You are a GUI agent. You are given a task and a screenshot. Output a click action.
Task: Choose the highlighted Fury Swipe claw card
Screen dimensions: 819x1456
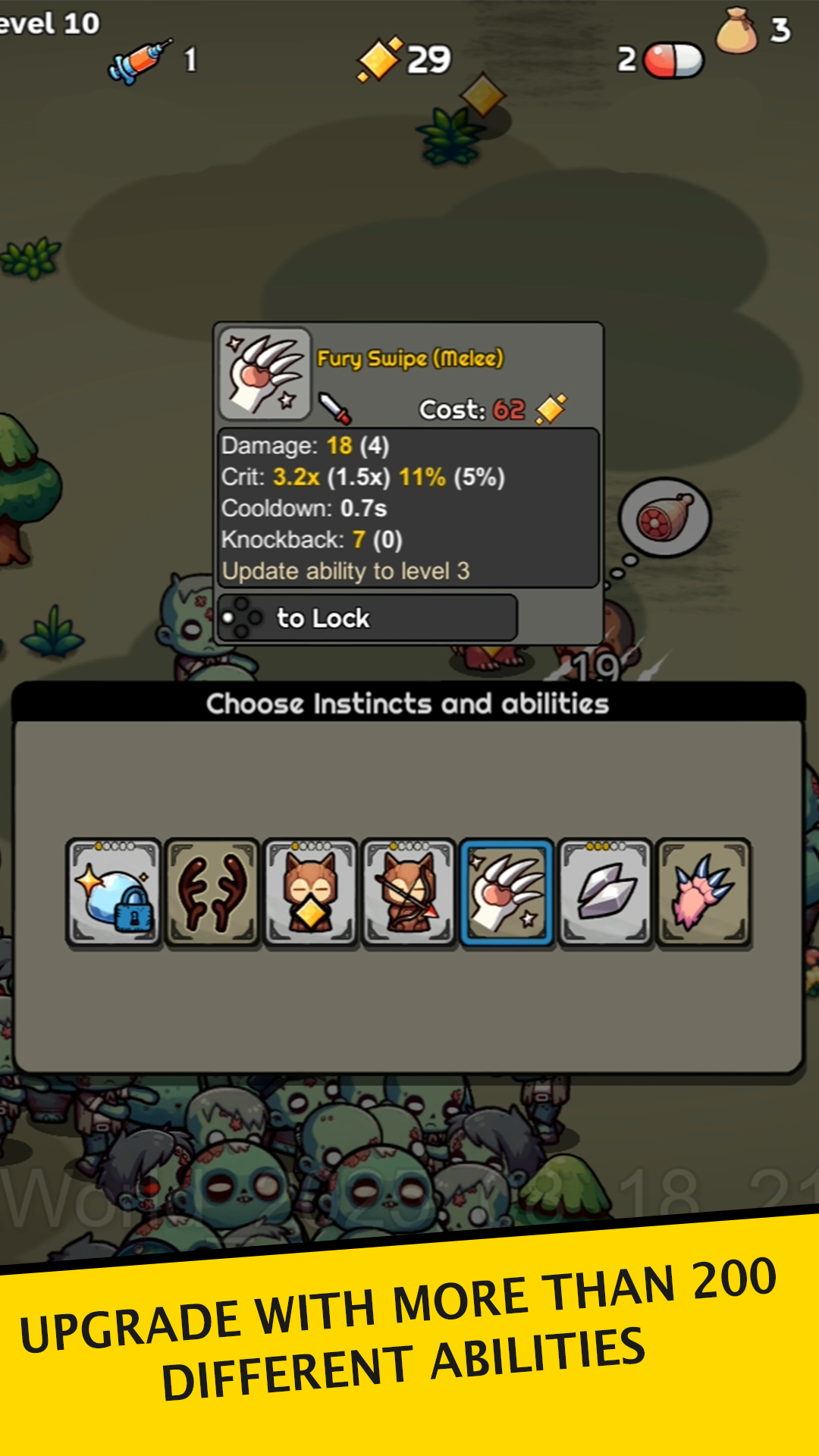click(507, 893)
